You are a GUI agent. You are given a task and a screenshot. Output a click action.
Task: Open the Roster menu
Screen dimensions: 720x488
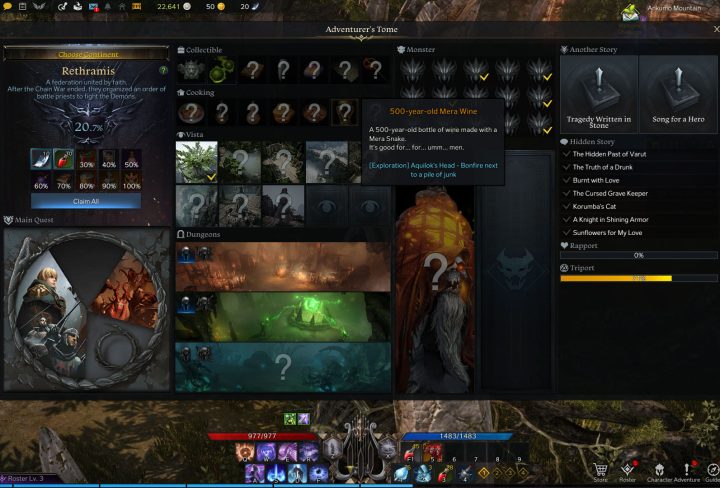pos(628,473)
